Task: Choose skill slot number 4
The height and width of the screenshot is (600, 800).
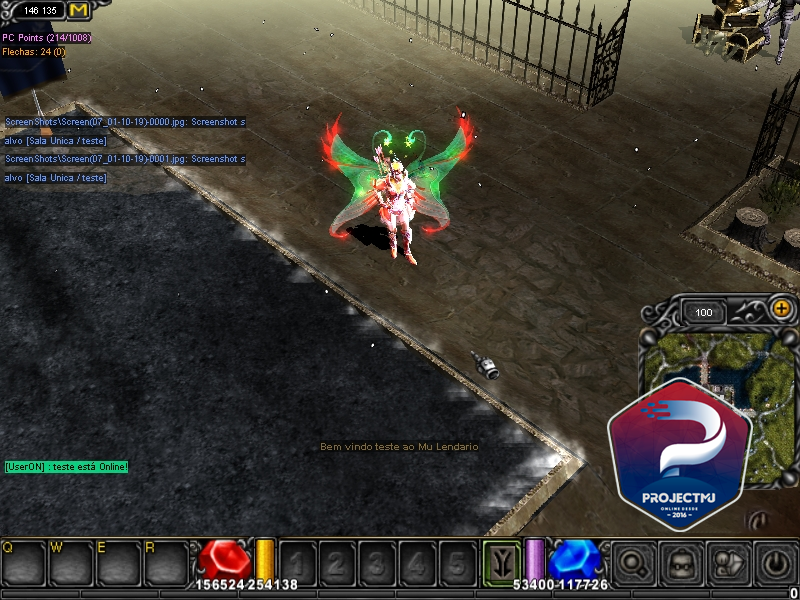Action: [x=417, y=563]
